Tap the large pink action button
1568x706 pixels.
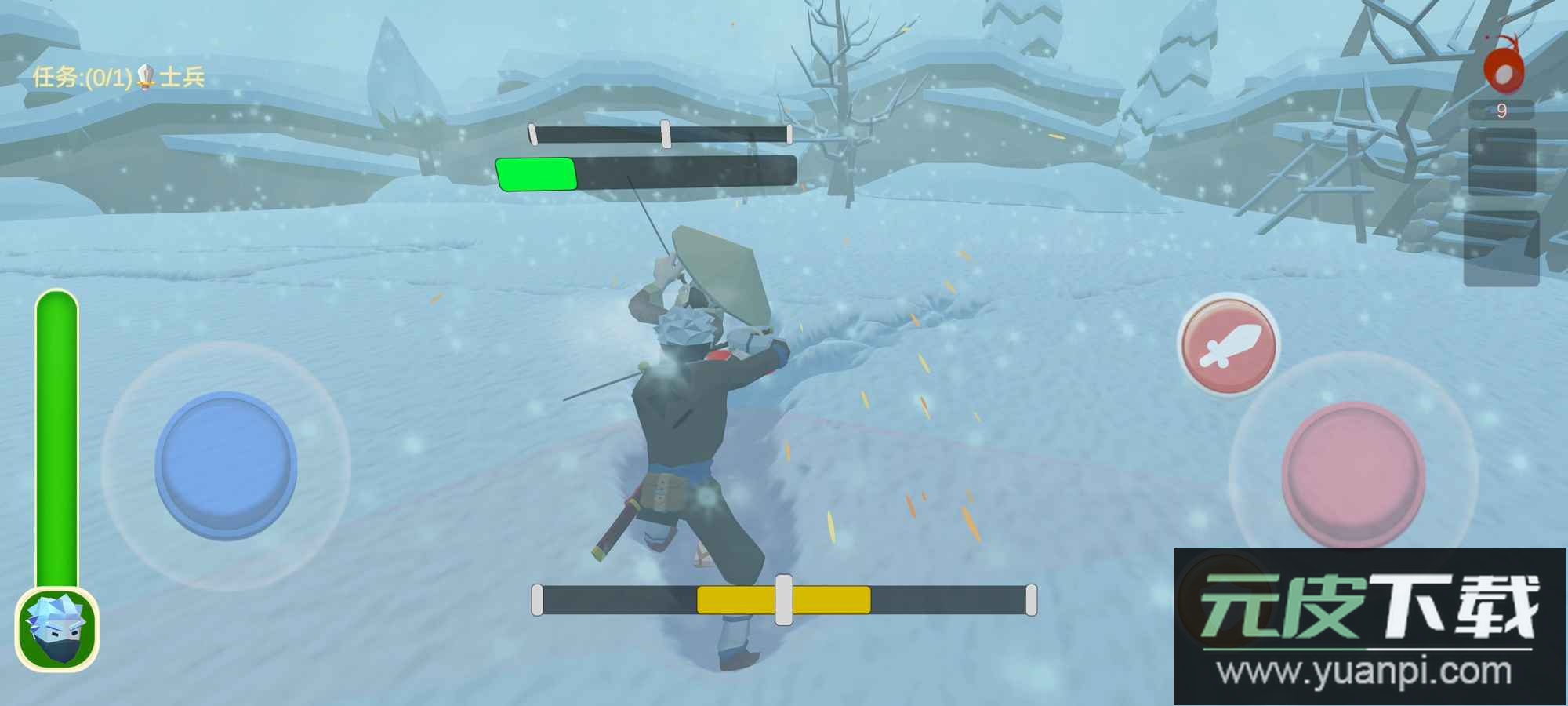[x=1353, y=472]
